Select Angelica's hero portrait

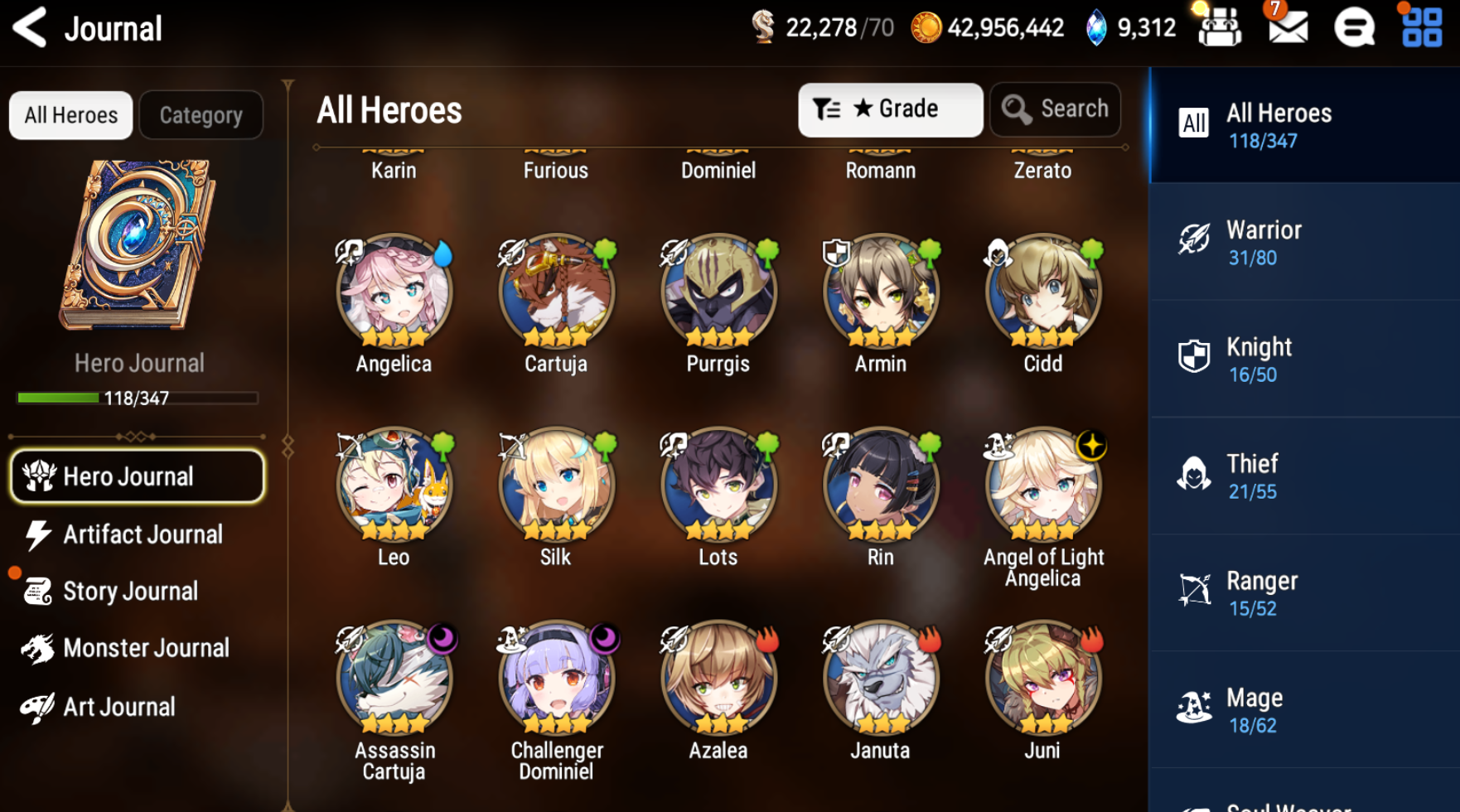pyautogui.click(x=394, y=292)
